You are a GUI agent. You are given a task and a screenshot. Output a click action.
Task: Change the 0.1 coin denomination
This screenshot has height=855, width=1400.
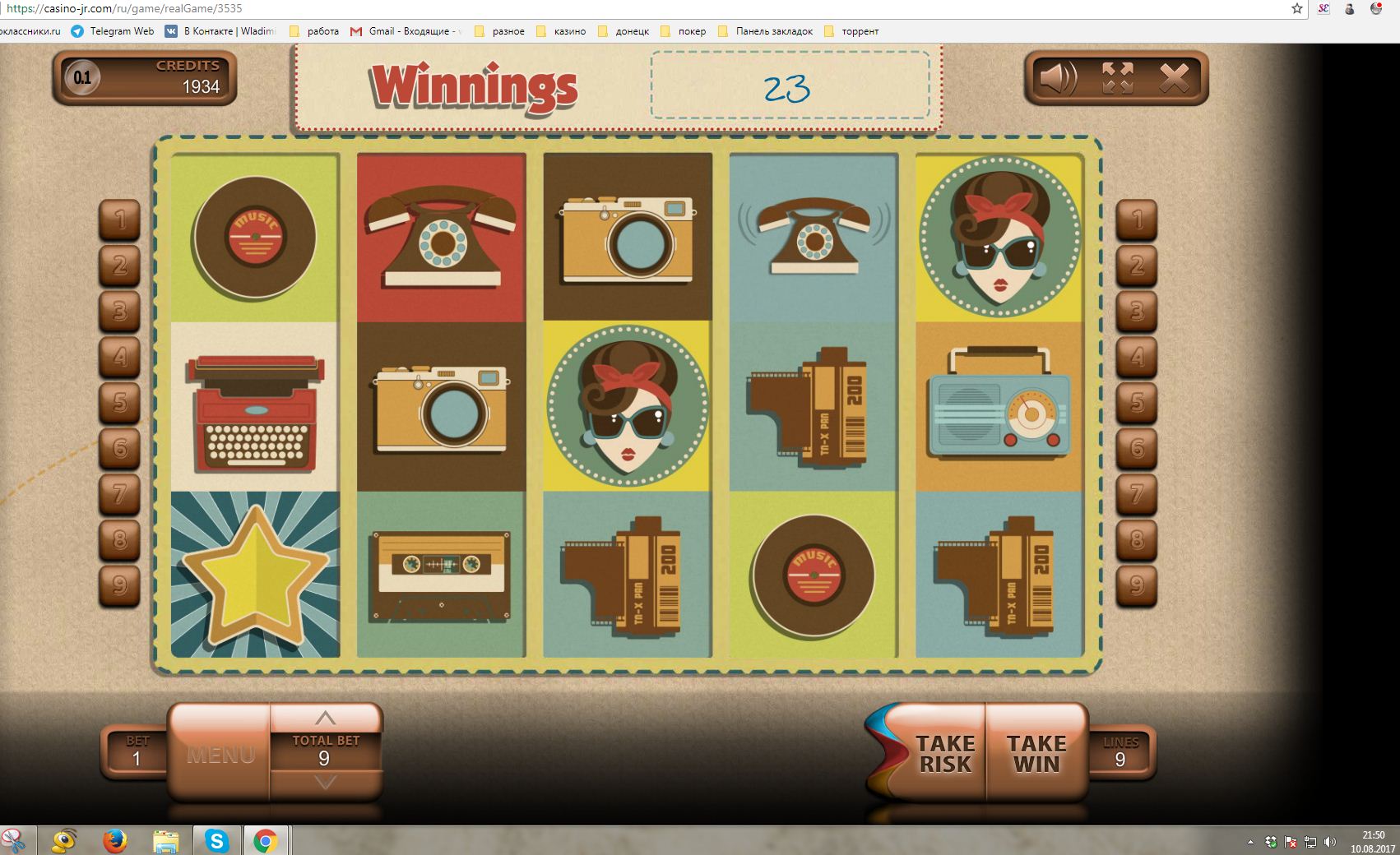point(82,78)
